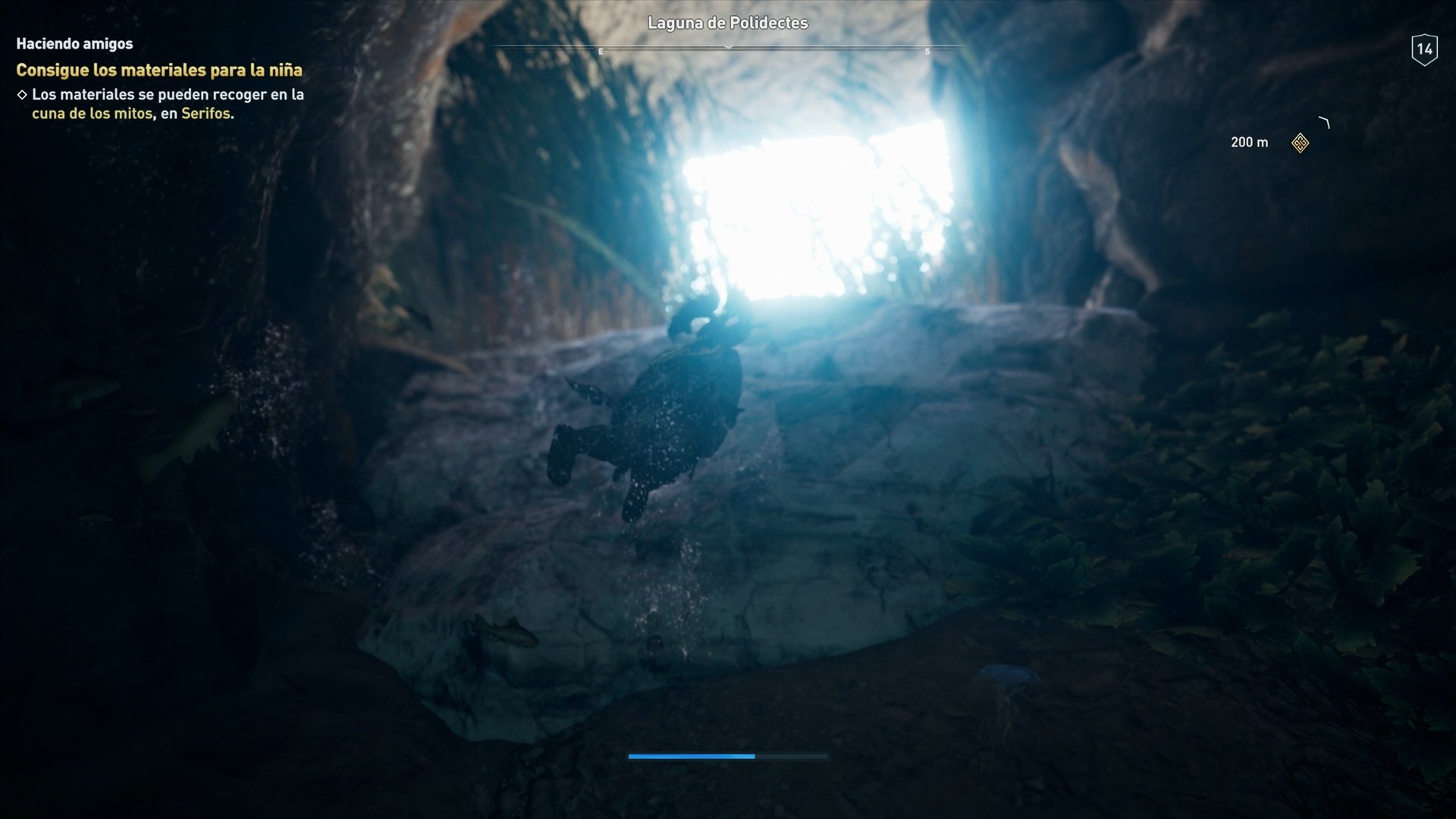Click the Serifos link in the objective text
1456x819 pixels.
click(208, 115)
